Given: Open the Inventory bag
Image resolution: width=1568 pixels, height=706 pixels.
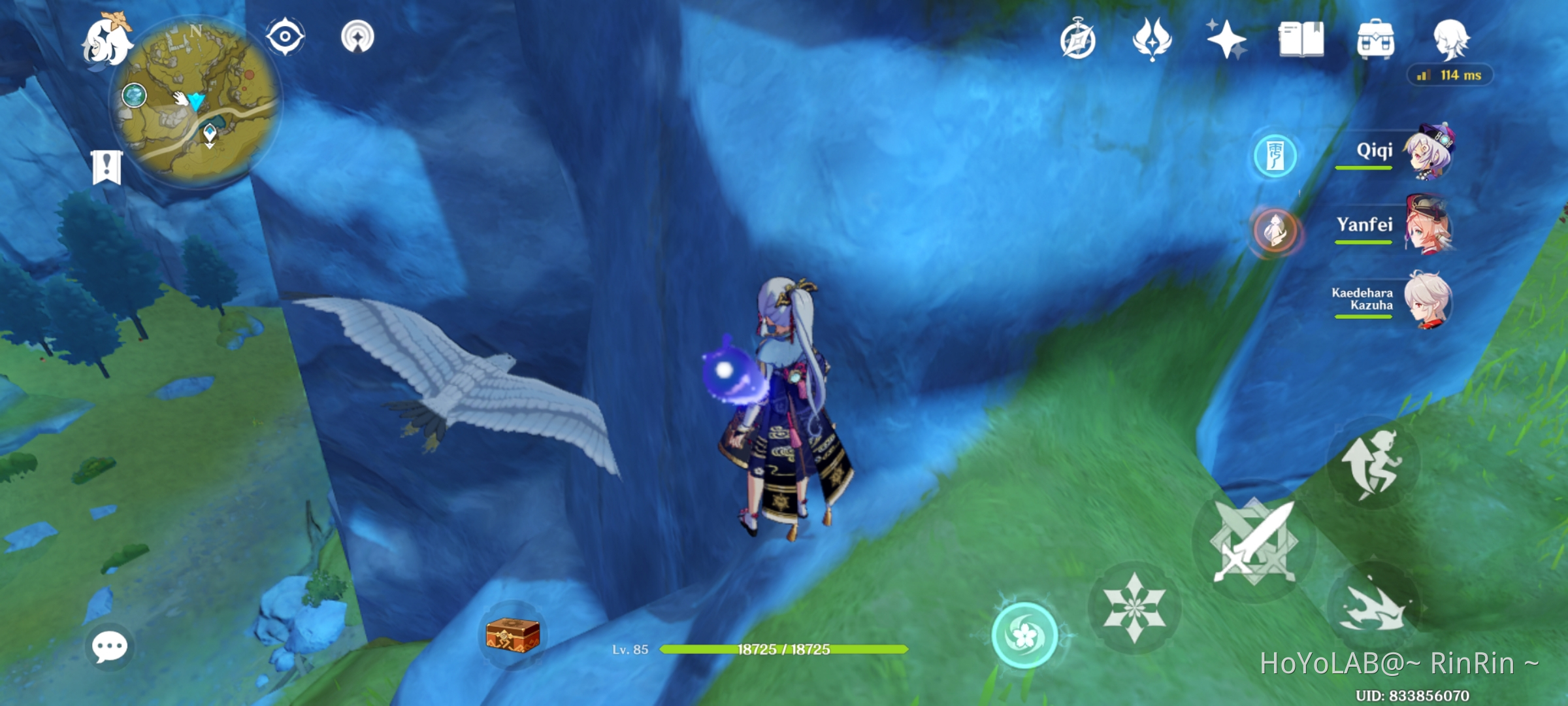Looking at the screenshot, I should coord(1375,41).
